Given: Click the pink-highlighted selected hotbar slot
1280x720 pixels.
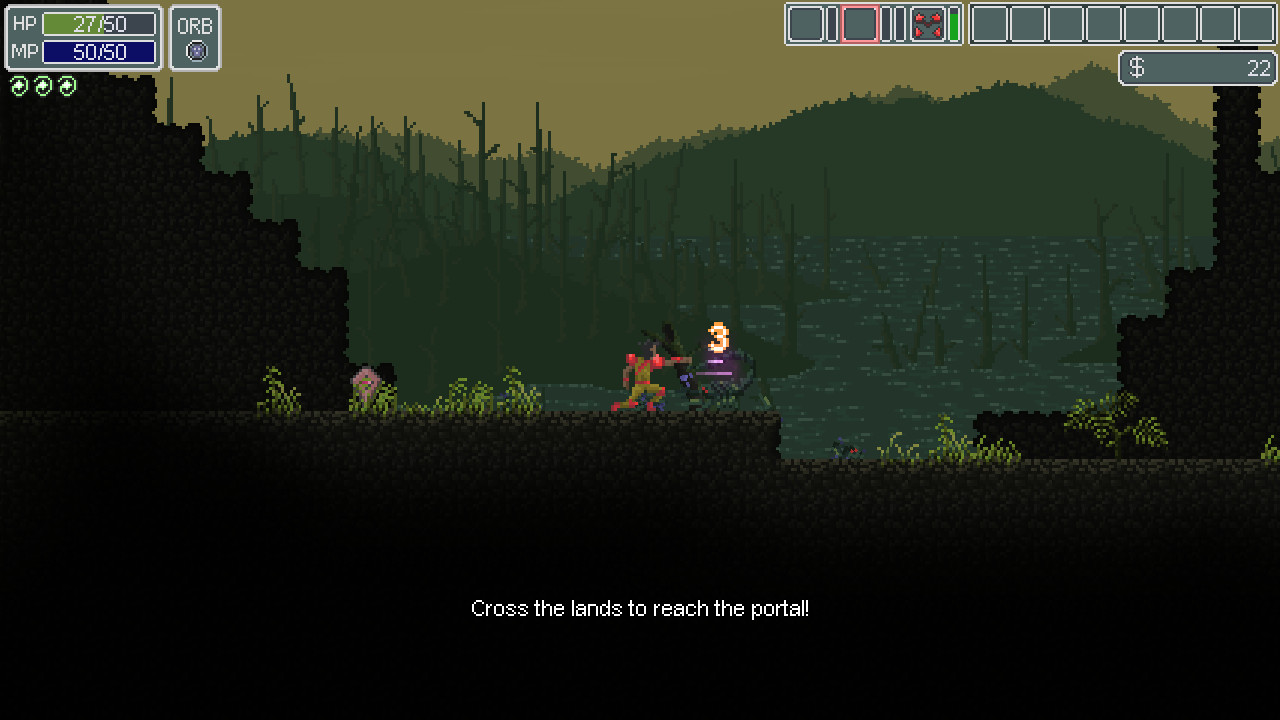Looking at the screenshot, I should (x=859, y=24).
